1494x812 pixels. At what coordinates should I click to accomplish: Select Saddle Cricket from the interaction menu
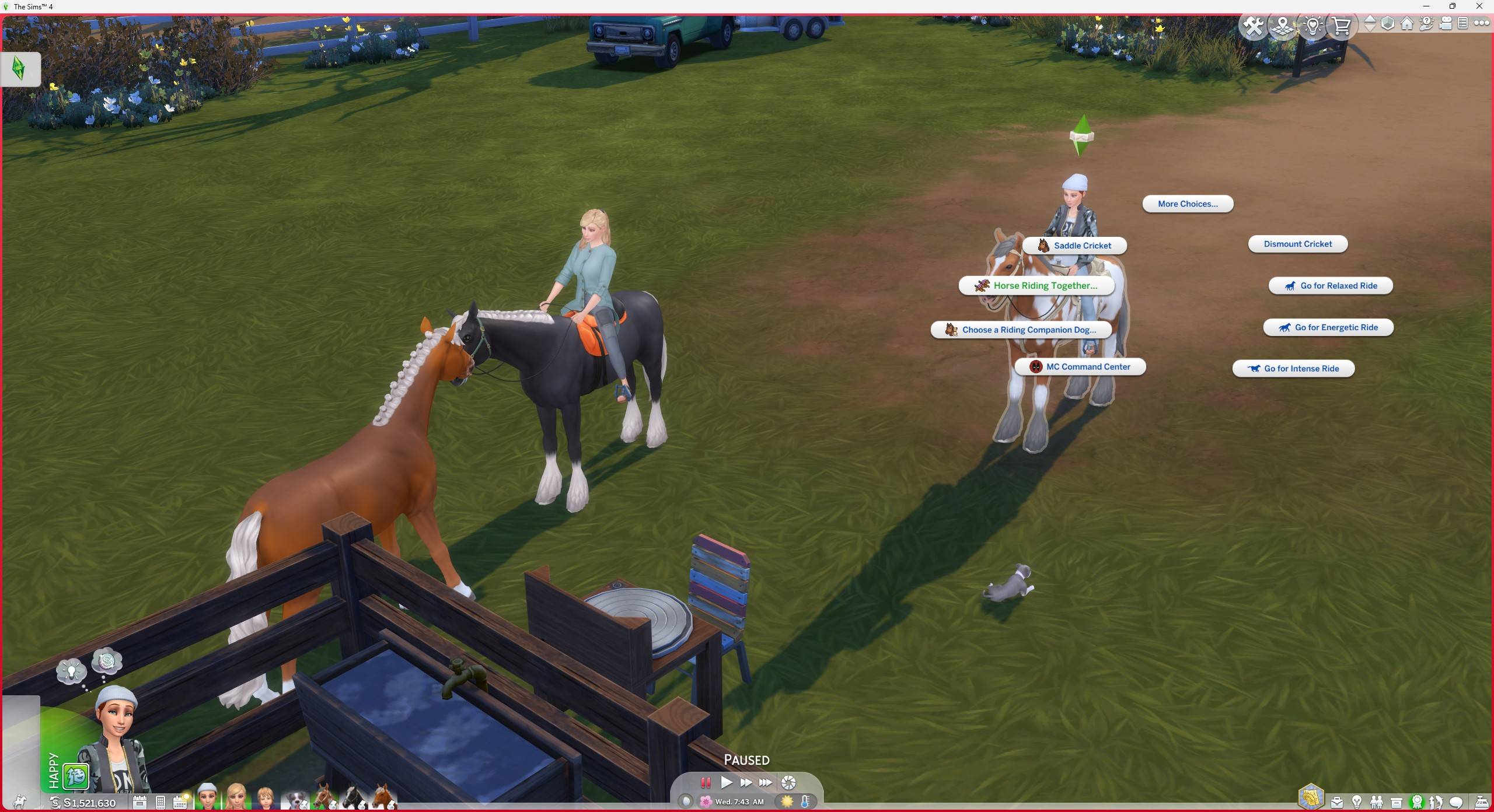coord(1076,245)
